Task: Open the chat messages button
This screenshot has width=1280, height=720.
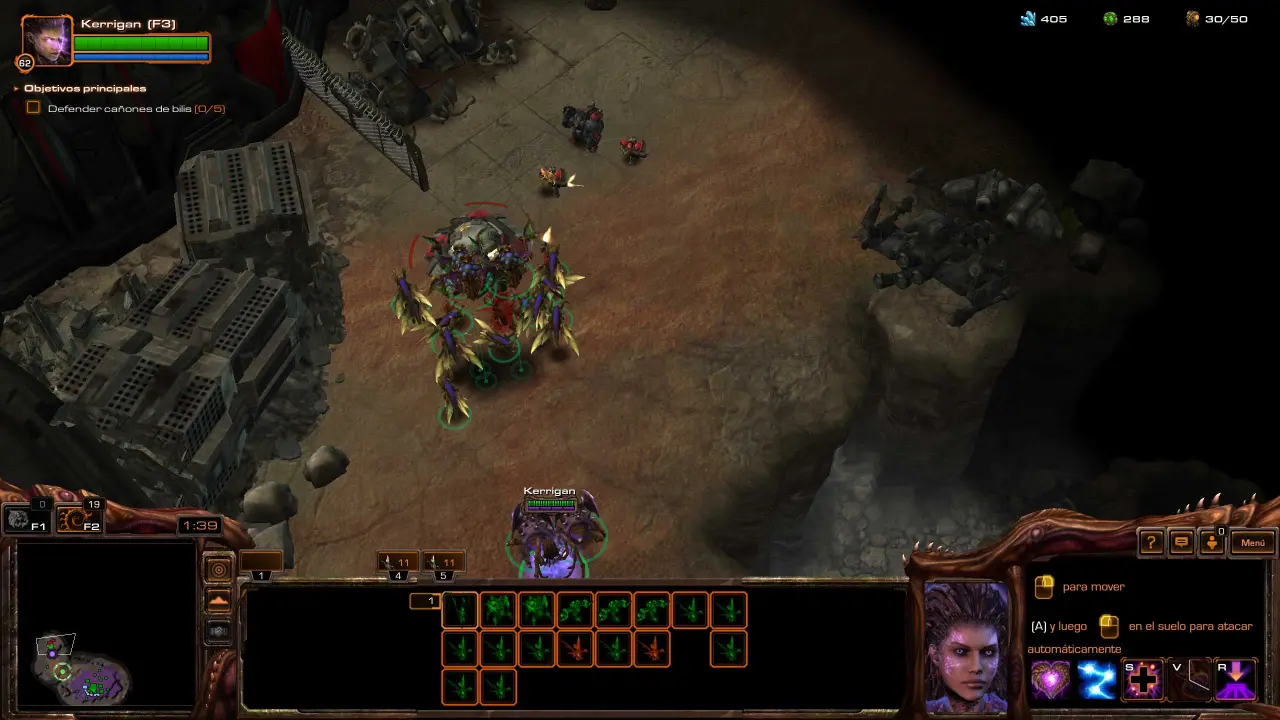Action: 1181,543
